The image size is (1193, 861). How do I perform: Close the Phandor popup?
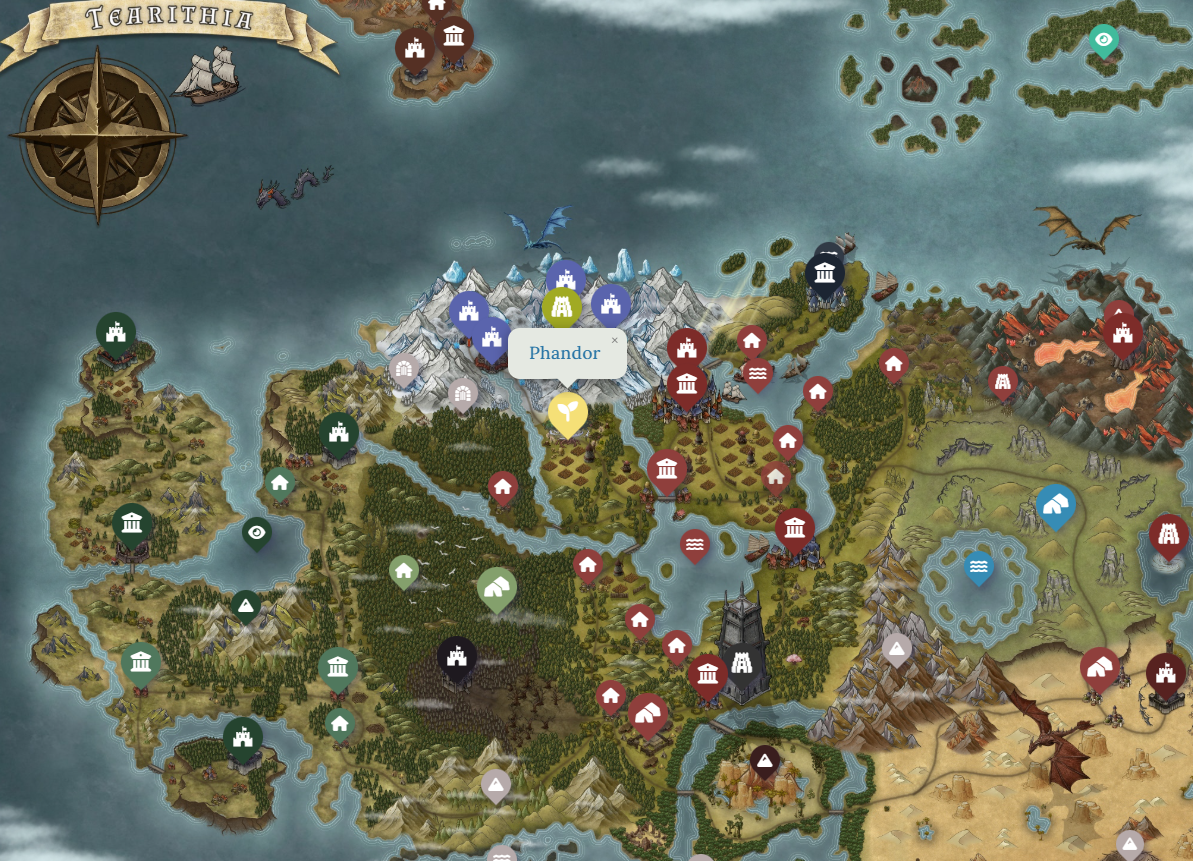615,341
